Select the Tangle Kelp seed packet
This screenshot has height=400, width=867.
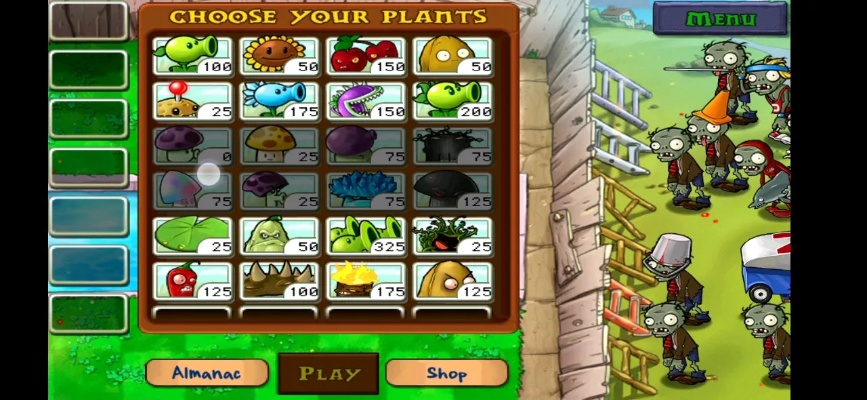[x=453, y=235]
